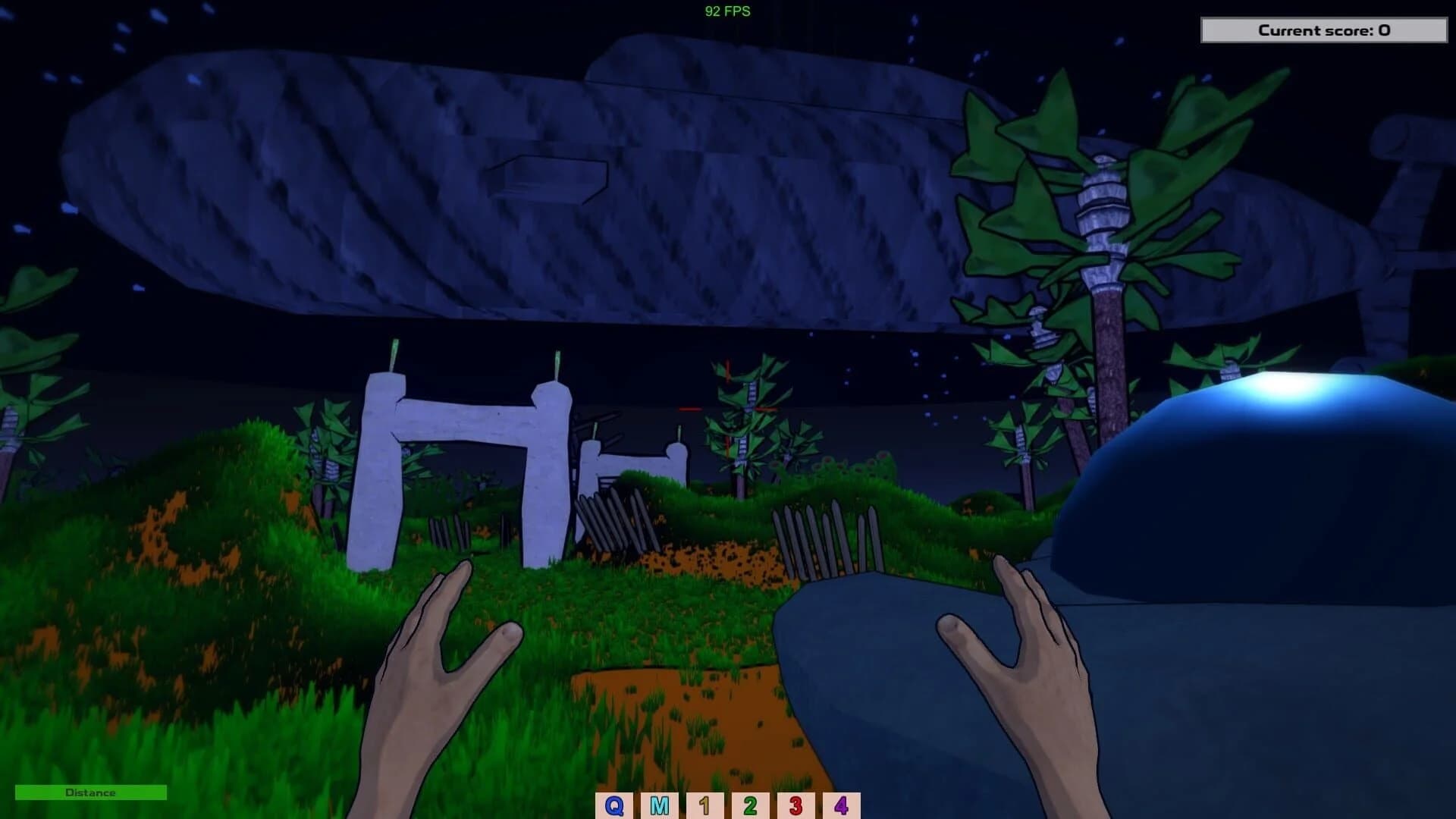Click the Current score panel
This screenshot has height=819, width=1456.
[1325, 30]
